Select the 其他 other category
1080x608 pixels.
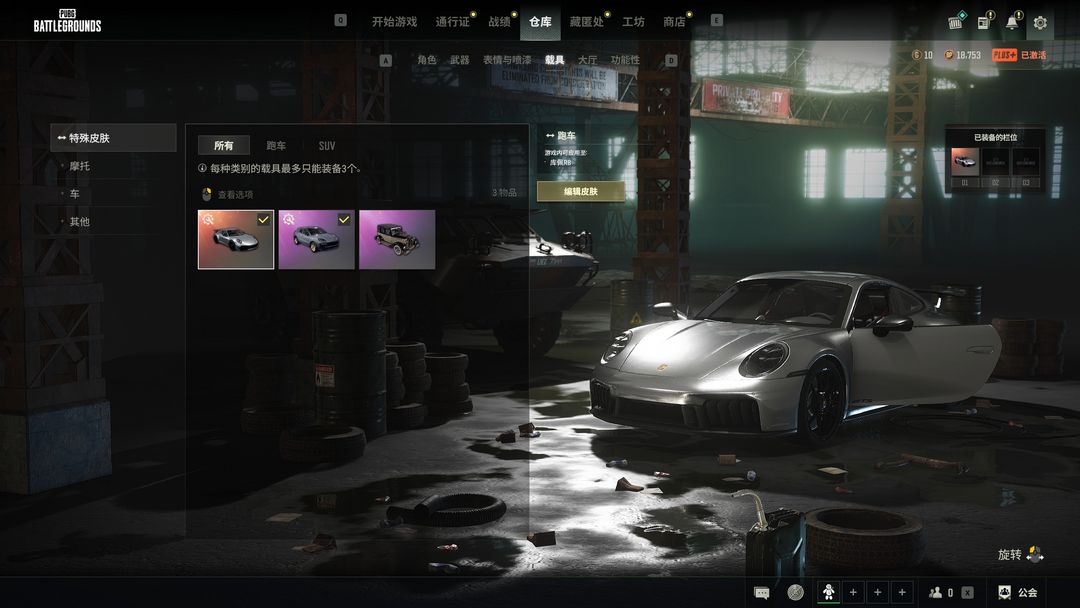(x=79, y=222)
